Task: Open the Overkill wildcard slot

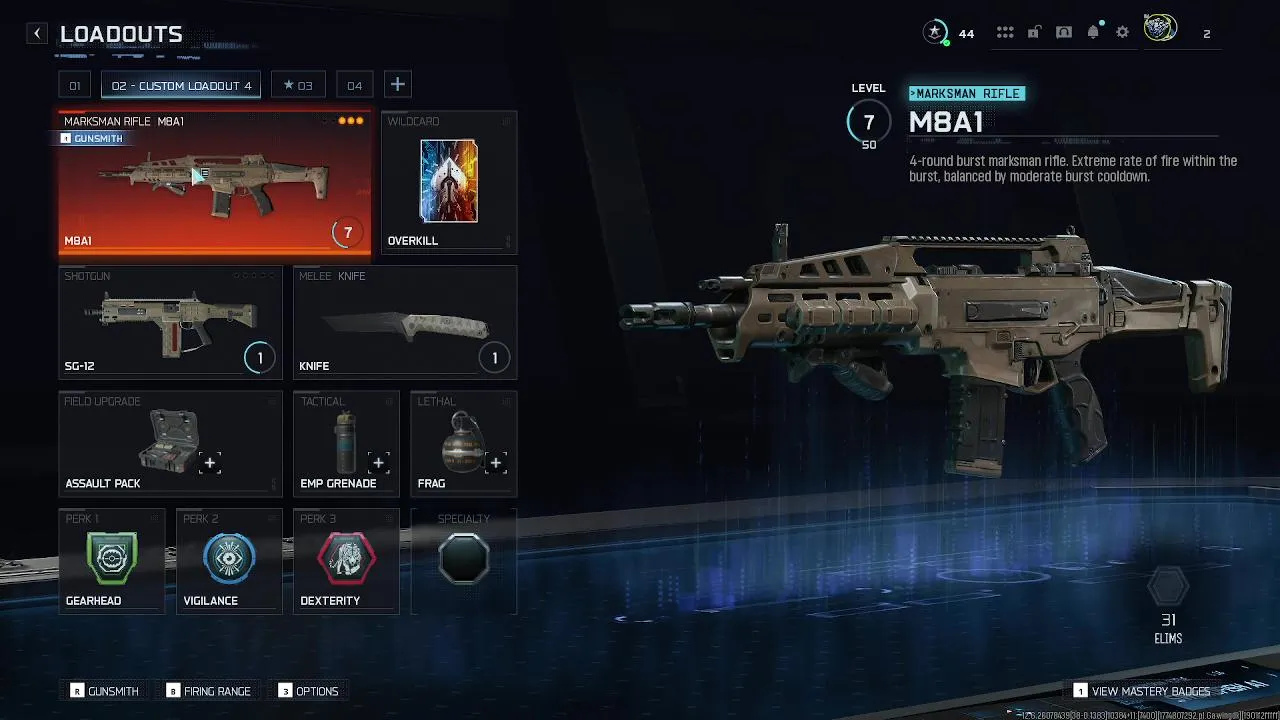Action: (x=449, y=183)
